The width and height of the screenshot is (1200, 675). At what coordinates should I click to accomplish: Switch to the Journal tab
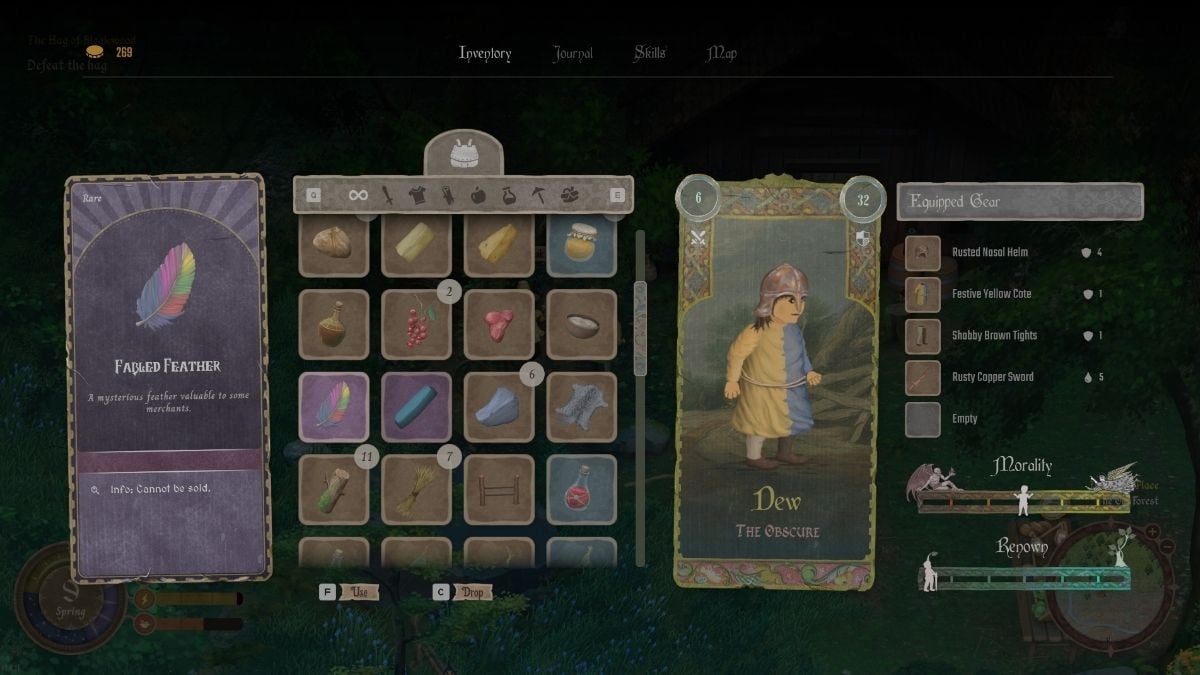[573, 54]
